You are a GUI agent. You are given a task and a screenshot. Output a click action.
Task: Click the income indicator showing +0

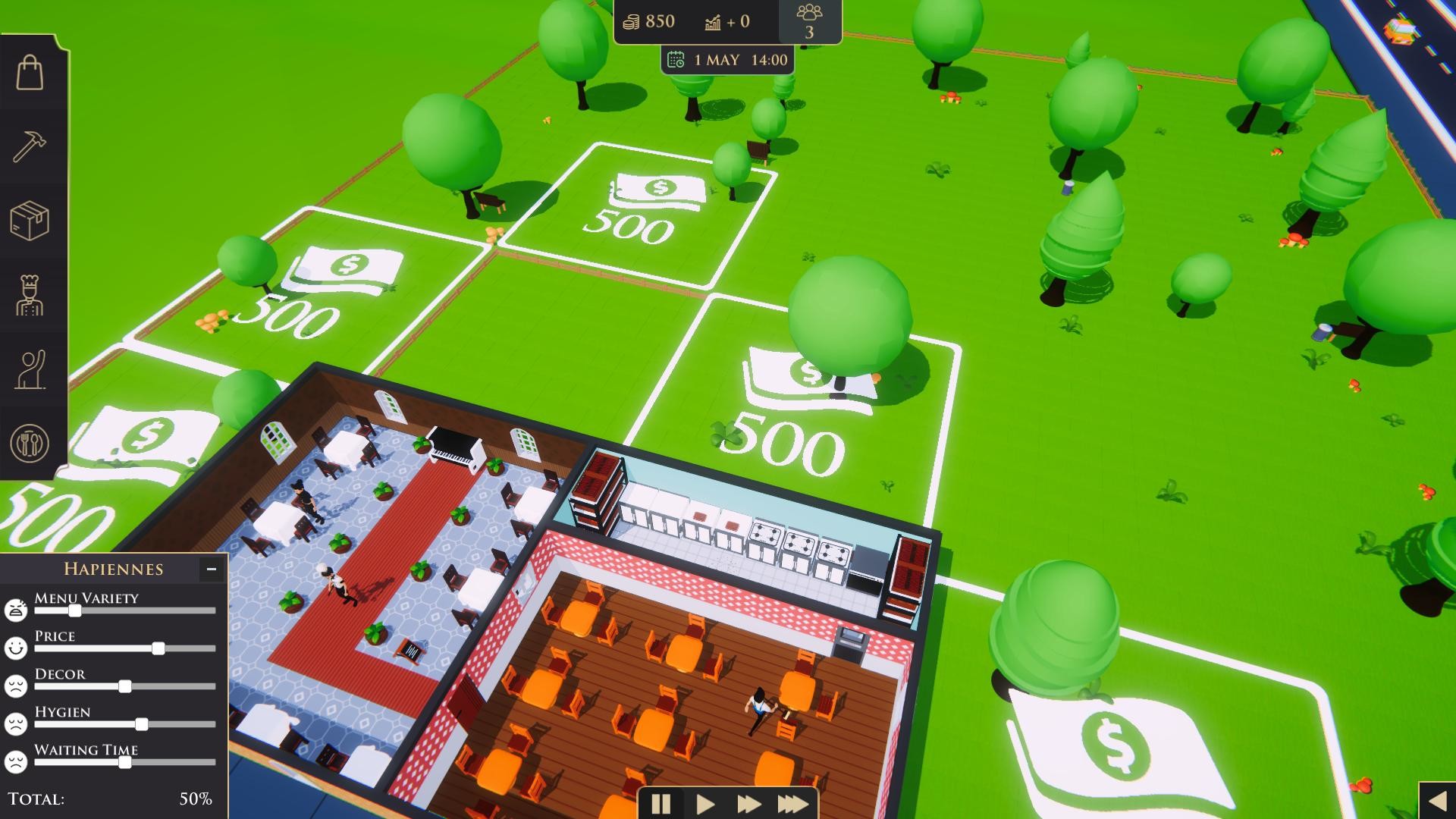[x=728, y=21]
